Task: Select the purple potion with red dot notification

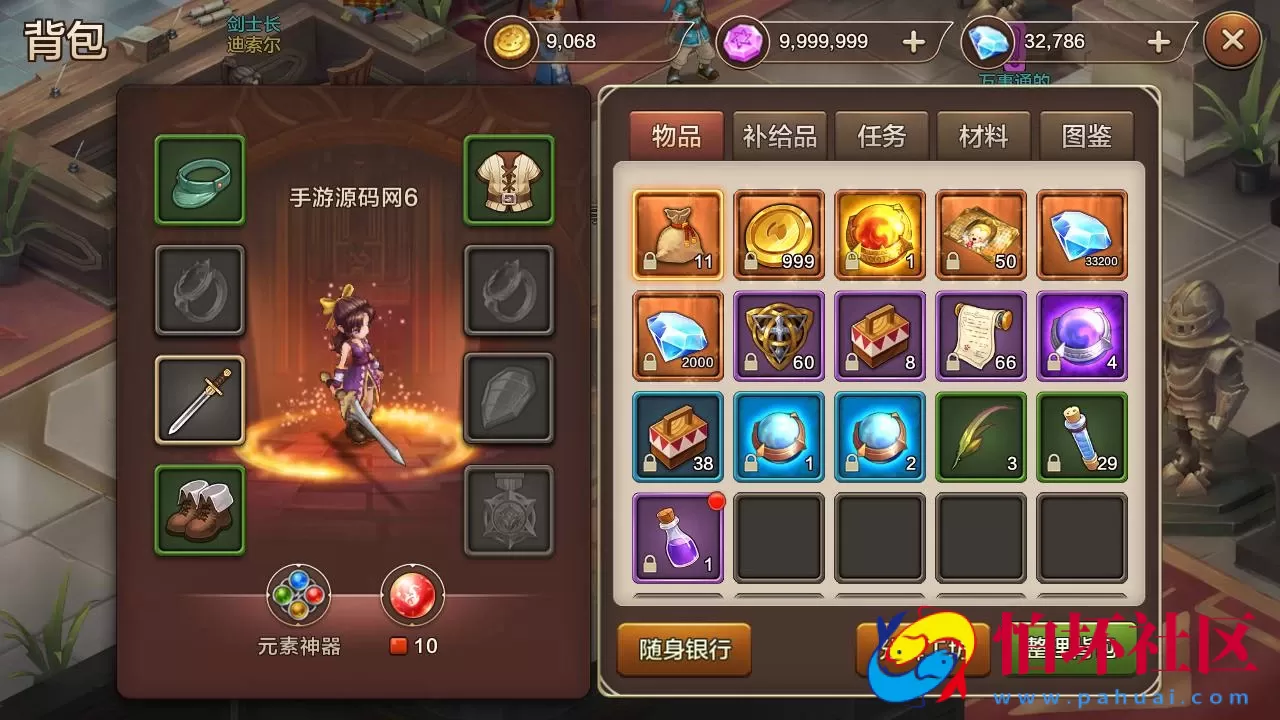Action: 678,537
